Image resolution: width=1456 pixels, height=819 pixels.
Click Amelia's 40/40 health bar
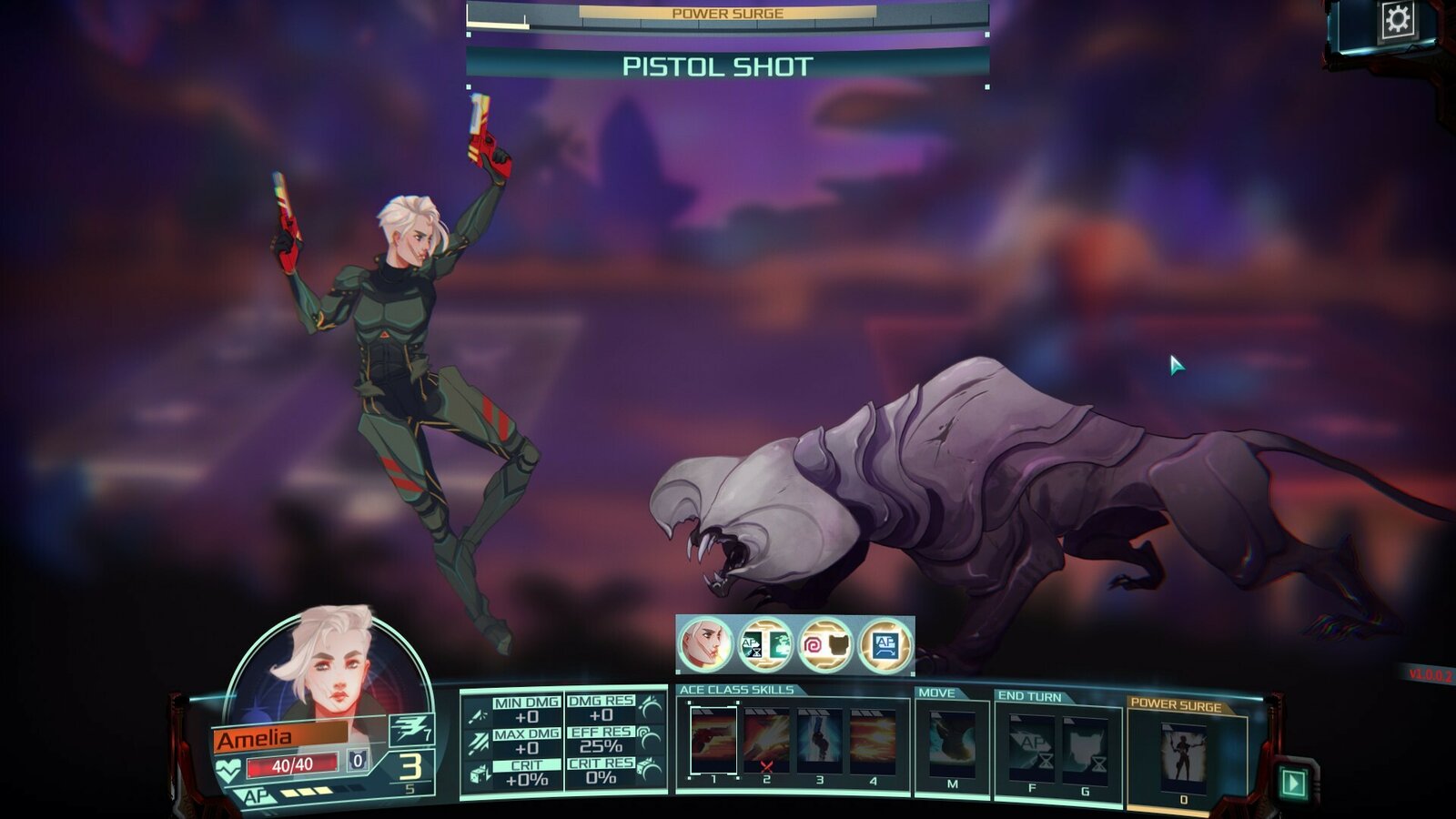tap(293, 763)
